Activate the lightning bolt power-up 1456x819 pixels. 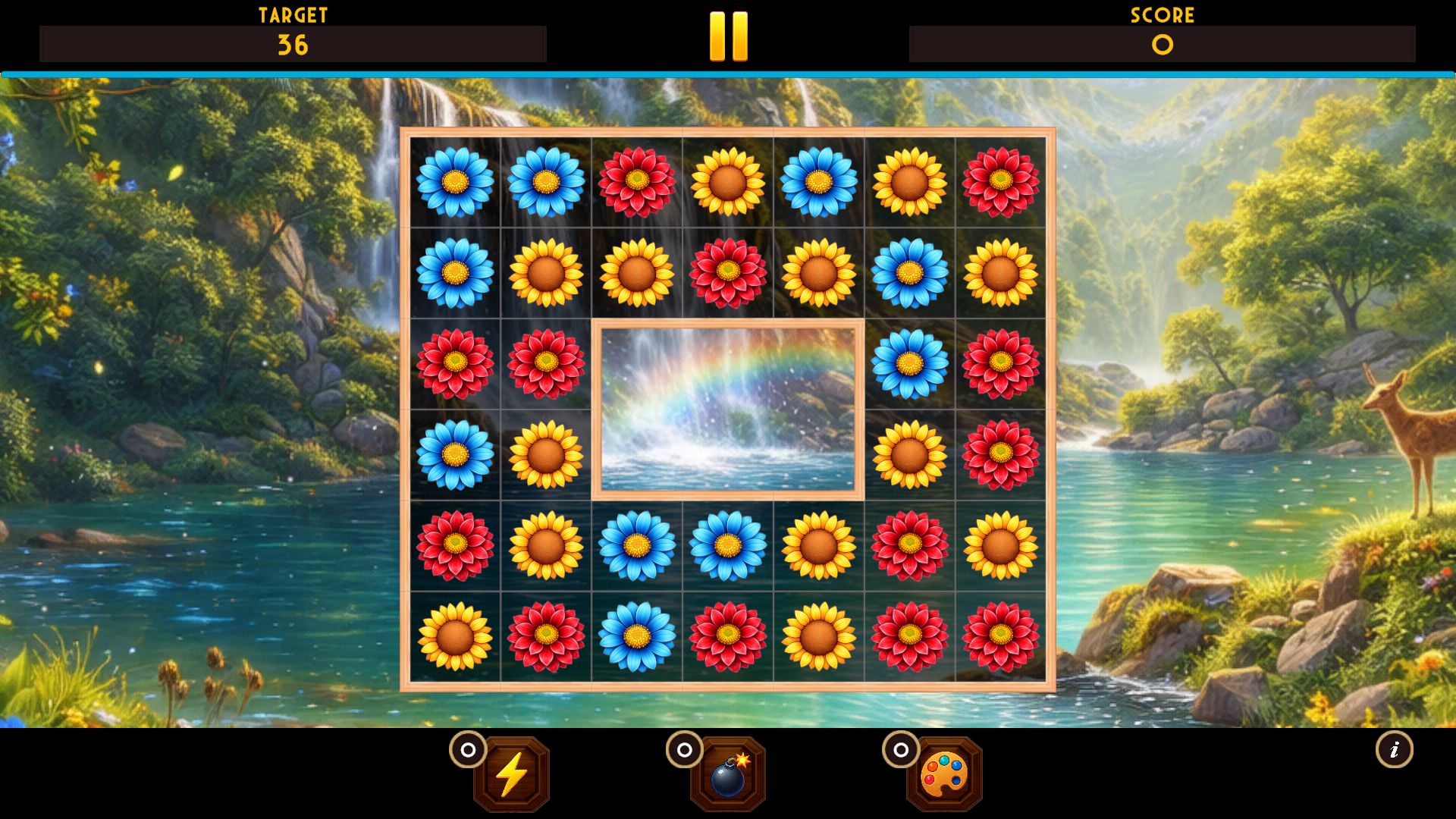511,774
